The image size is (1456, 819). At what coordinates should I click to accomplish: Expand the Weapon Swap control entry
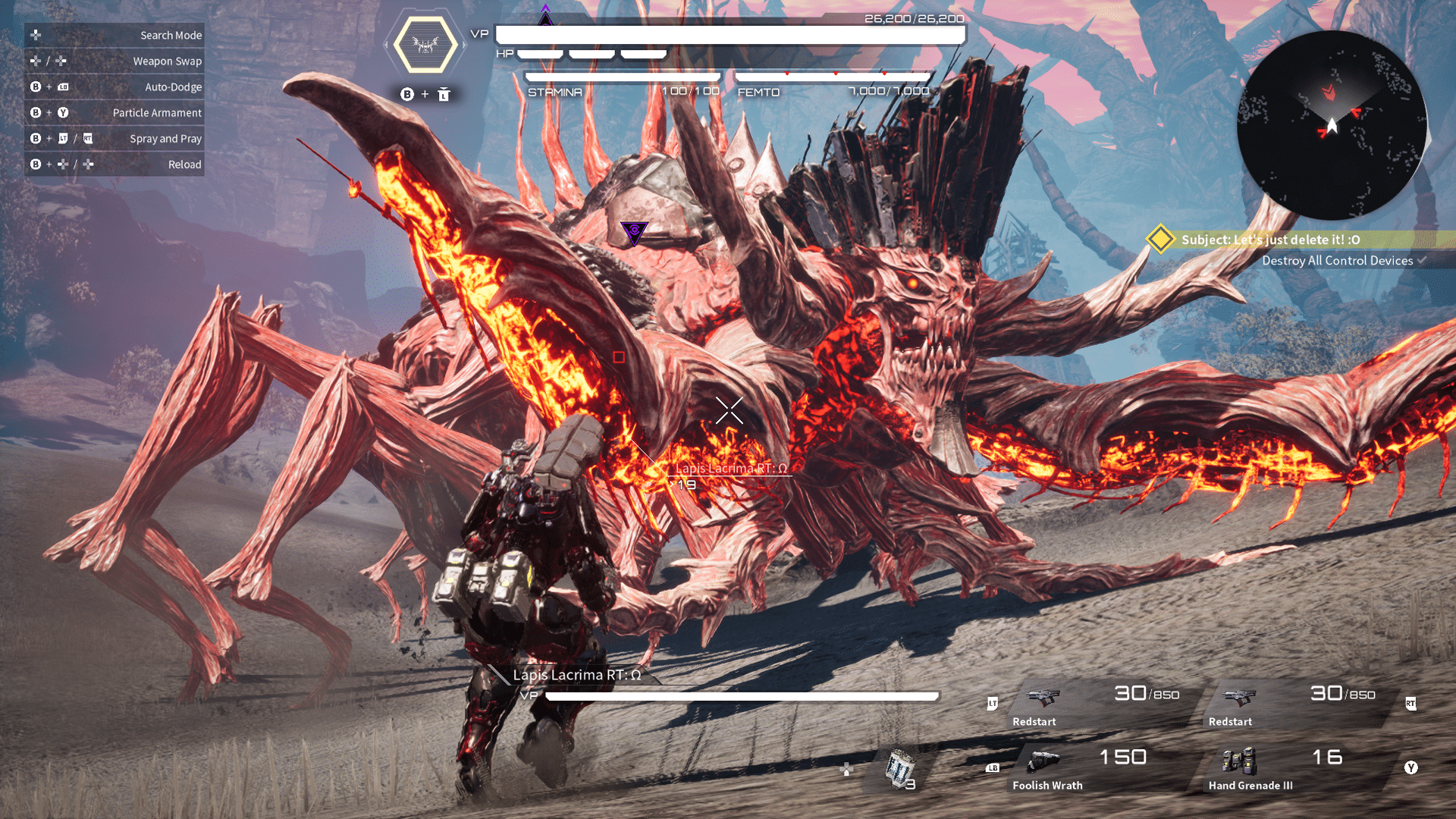tap(114, 61)
